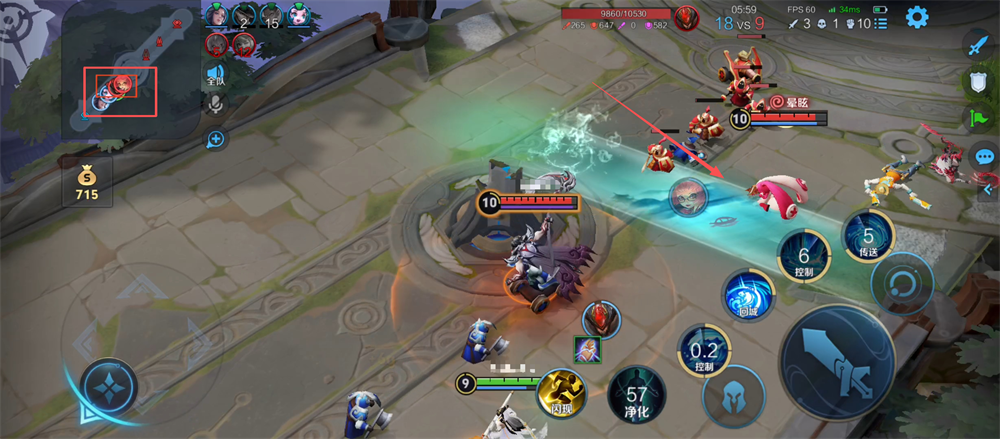Select the circular arrow skill button
The image size is (1000, 439).
(x=902, y=285)
